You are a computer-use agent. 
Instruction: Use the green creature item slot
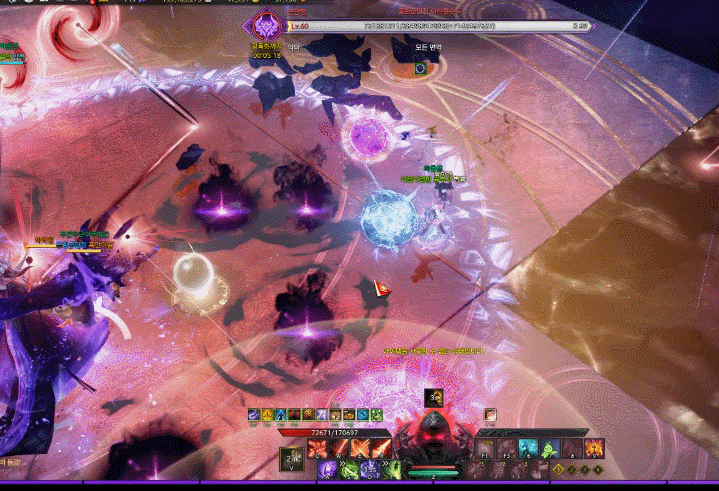(549, 449)
